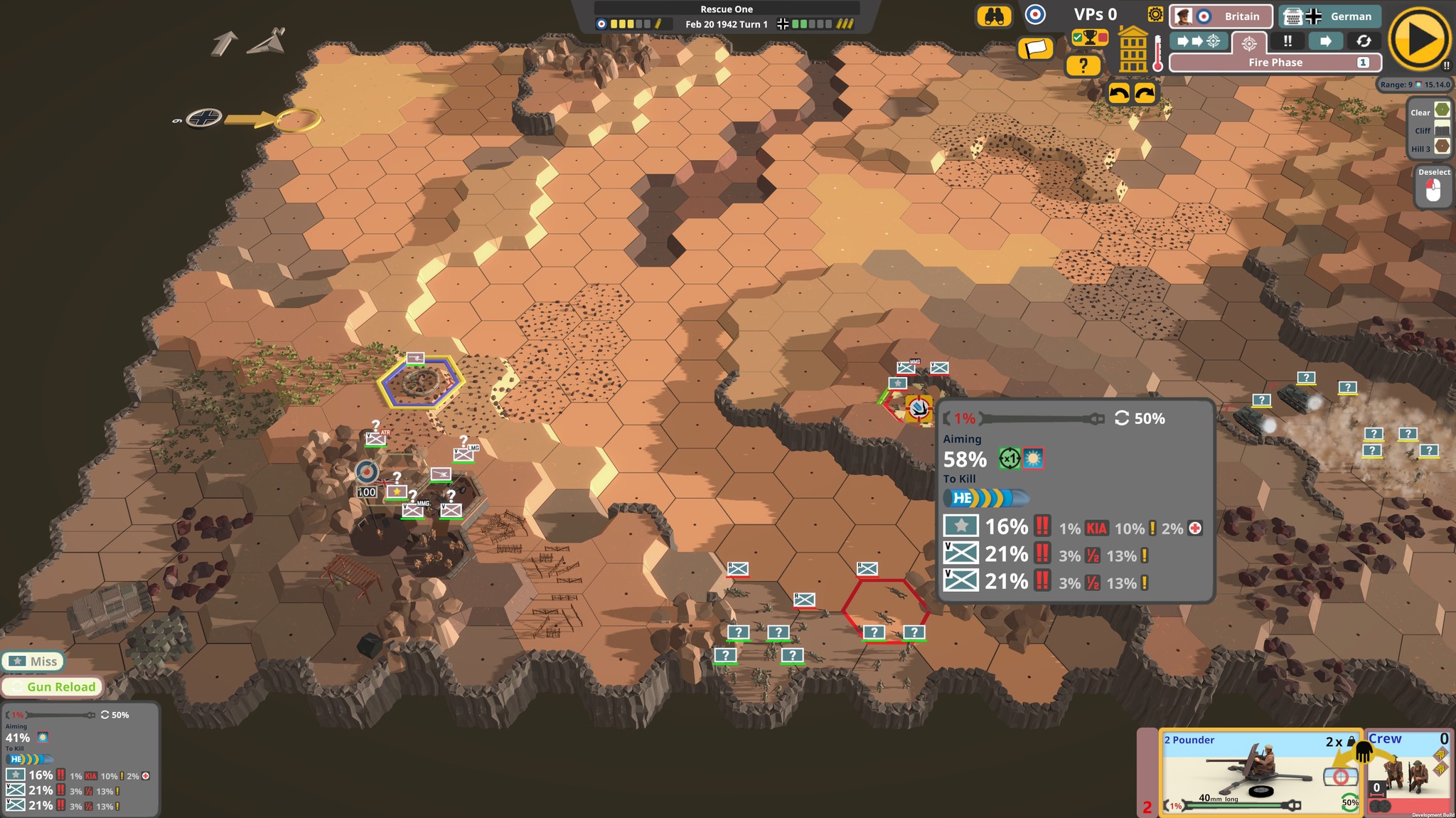The height and width of the screenshot is (818, 1456).
Task: Click the white flag surrender button
Action: pos(1035,49)
